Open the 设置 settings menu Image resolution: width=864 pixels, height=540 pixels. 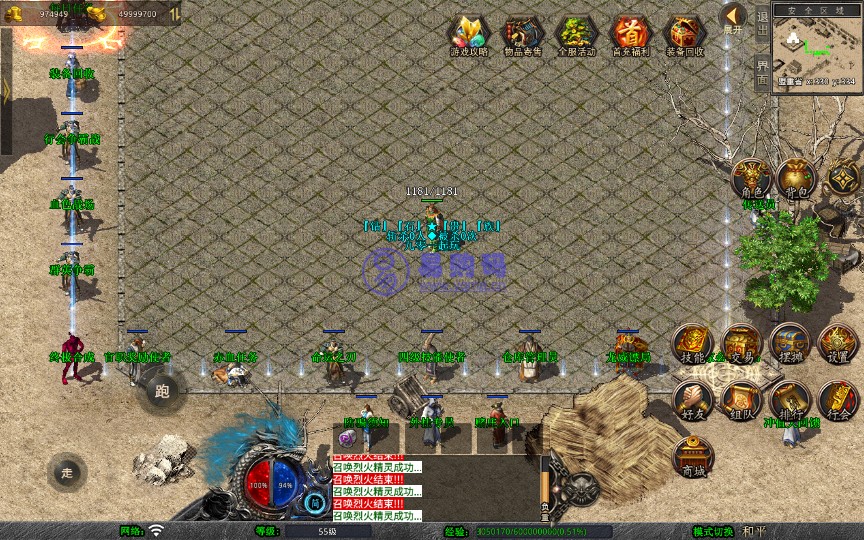838,344
